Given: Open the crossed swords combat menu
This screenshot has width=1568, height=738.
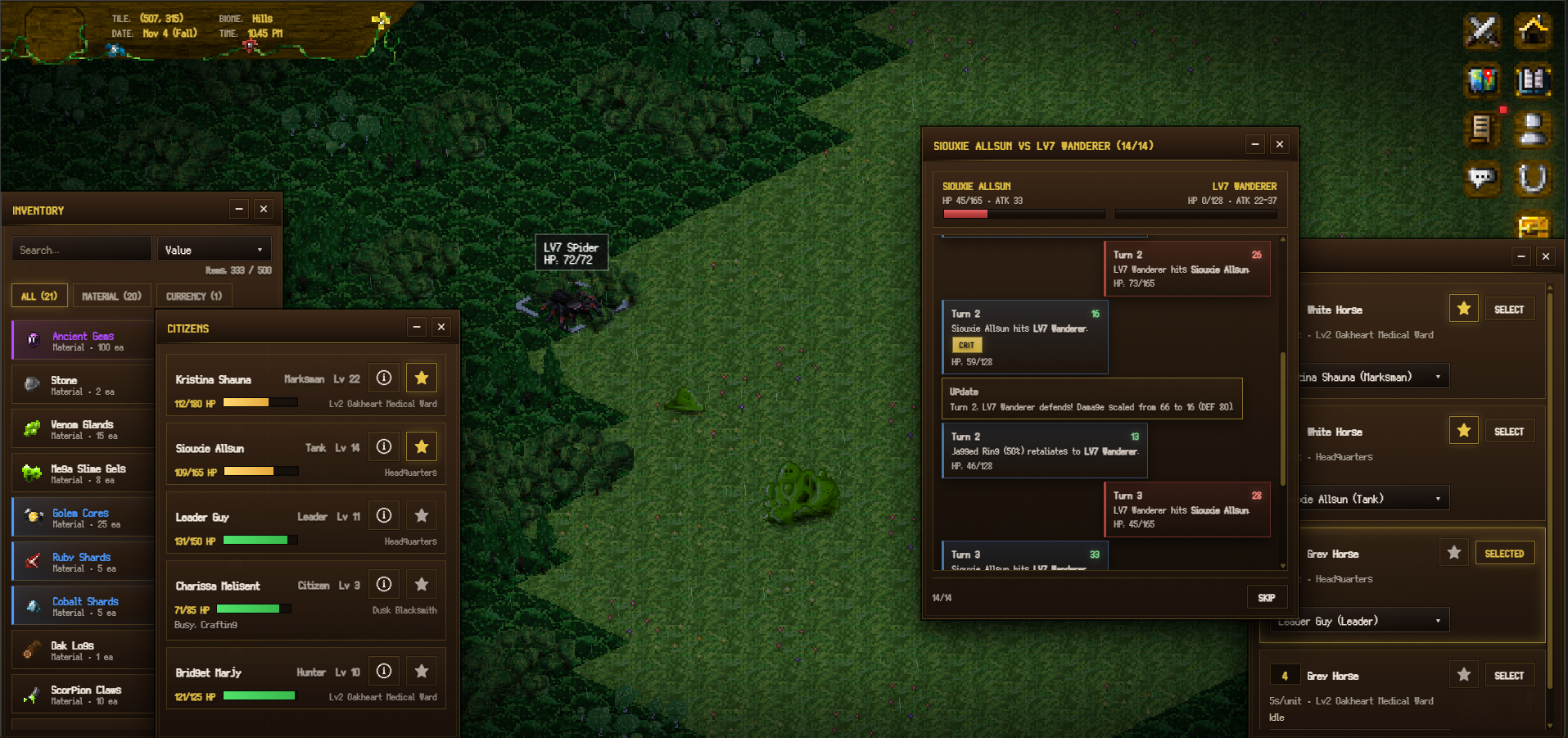Looking at the screenshot, I should coord(1482,32).
